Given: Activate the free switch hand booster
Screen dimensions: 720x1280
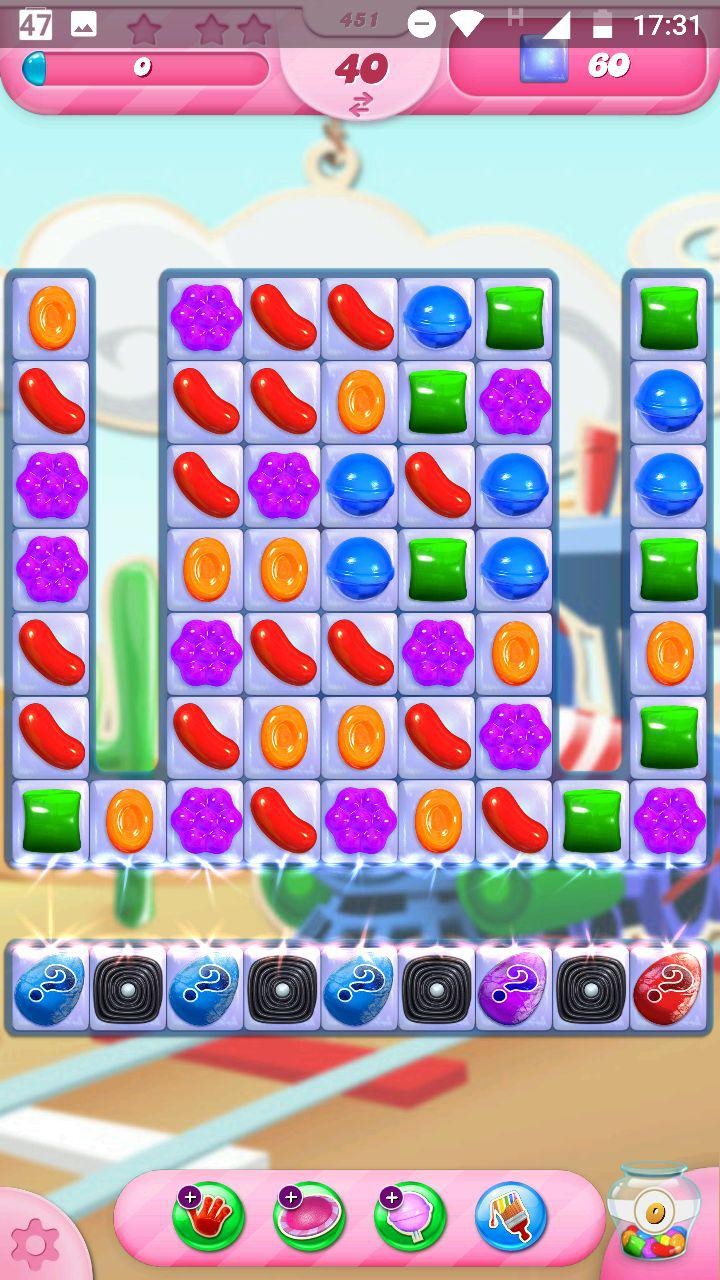Looking at the screenshot, I should pos(209,1217).
